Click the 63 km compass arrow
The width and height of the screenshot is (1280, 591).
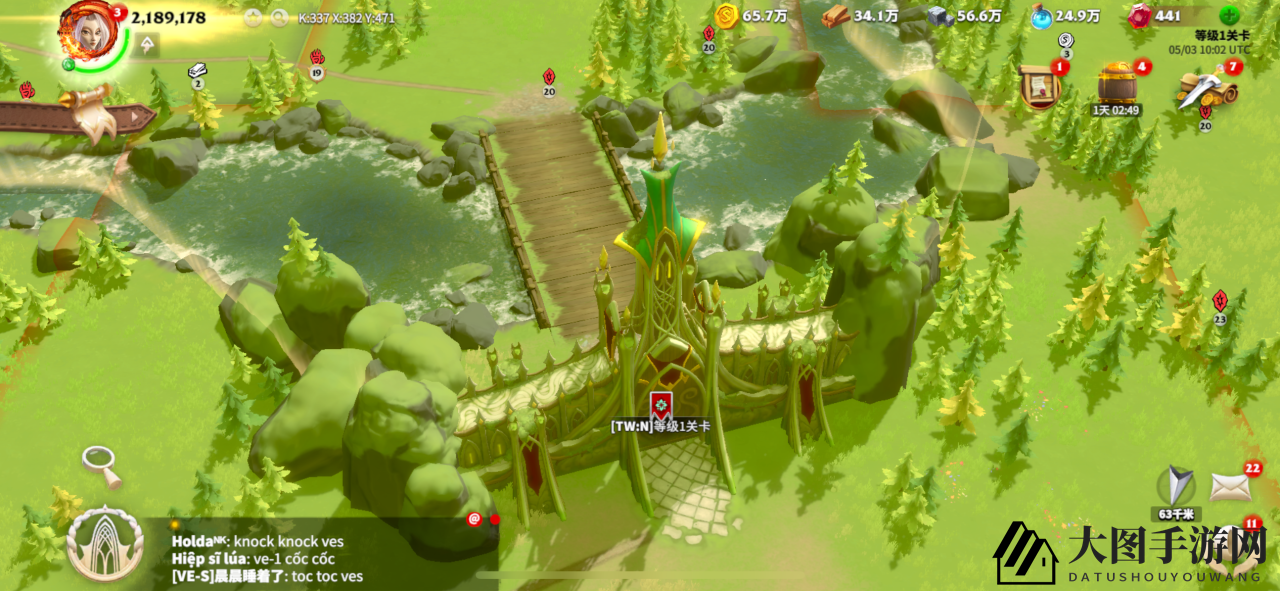pyautogui.click(x=1175, y=487)
